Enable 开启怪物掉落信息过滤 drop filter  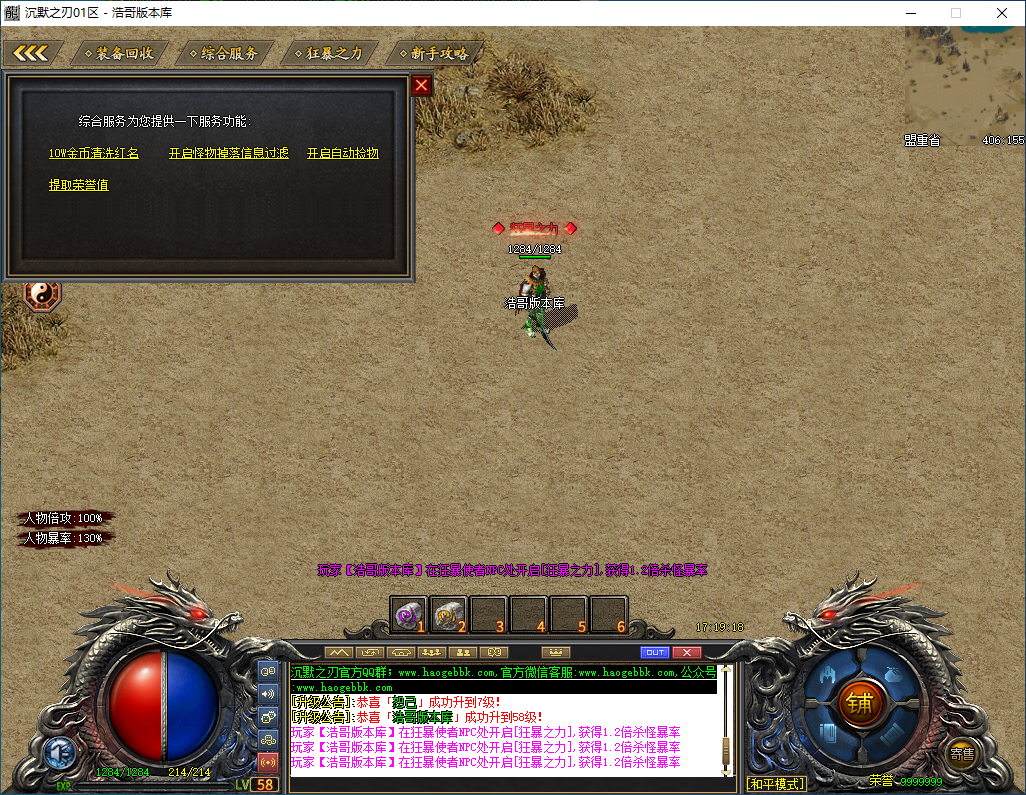tap(229, 153)
